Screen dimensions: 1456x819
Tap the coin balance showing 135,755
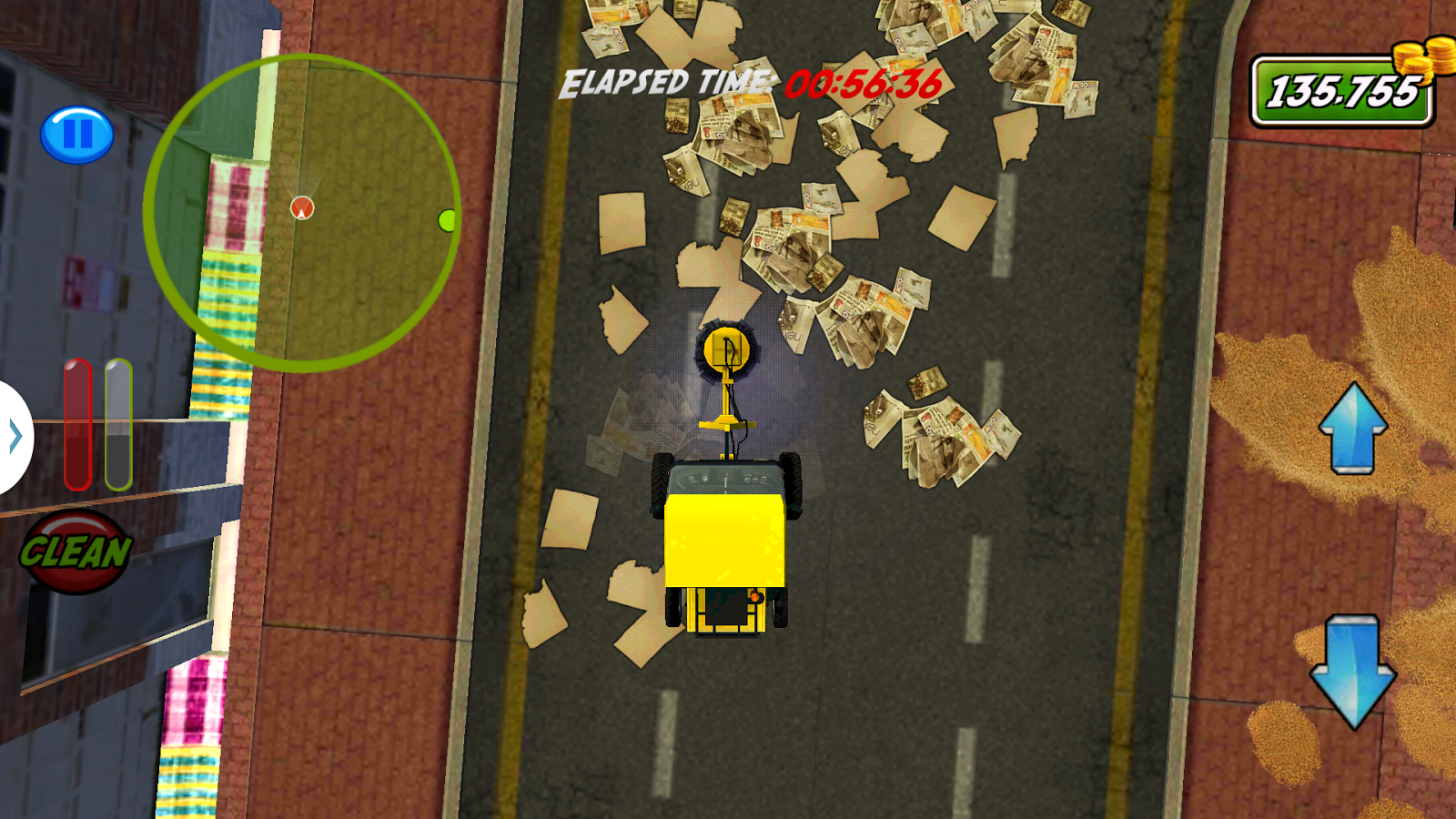[1336, 91]
